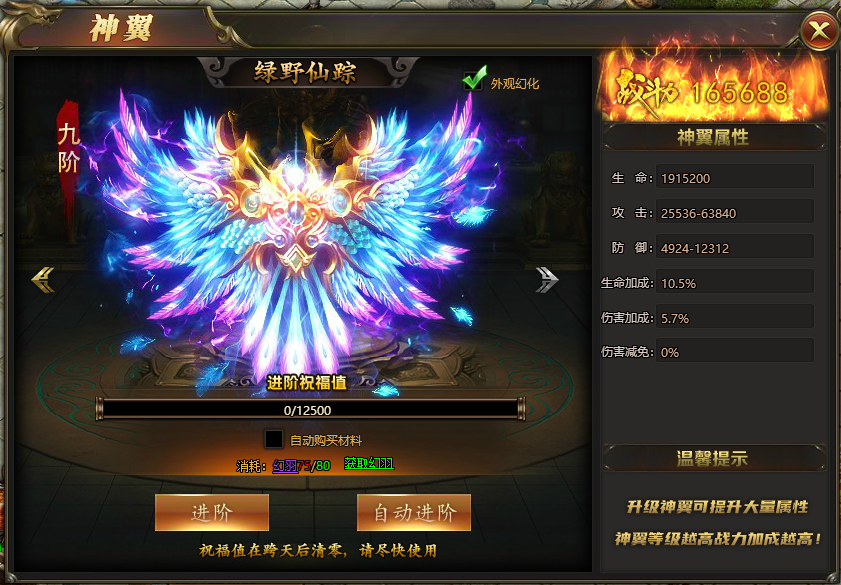Image resolution: width=841 pixels, height=585 pixels.
Task: Start 自动进阶 auto advance
Action: 414,512
